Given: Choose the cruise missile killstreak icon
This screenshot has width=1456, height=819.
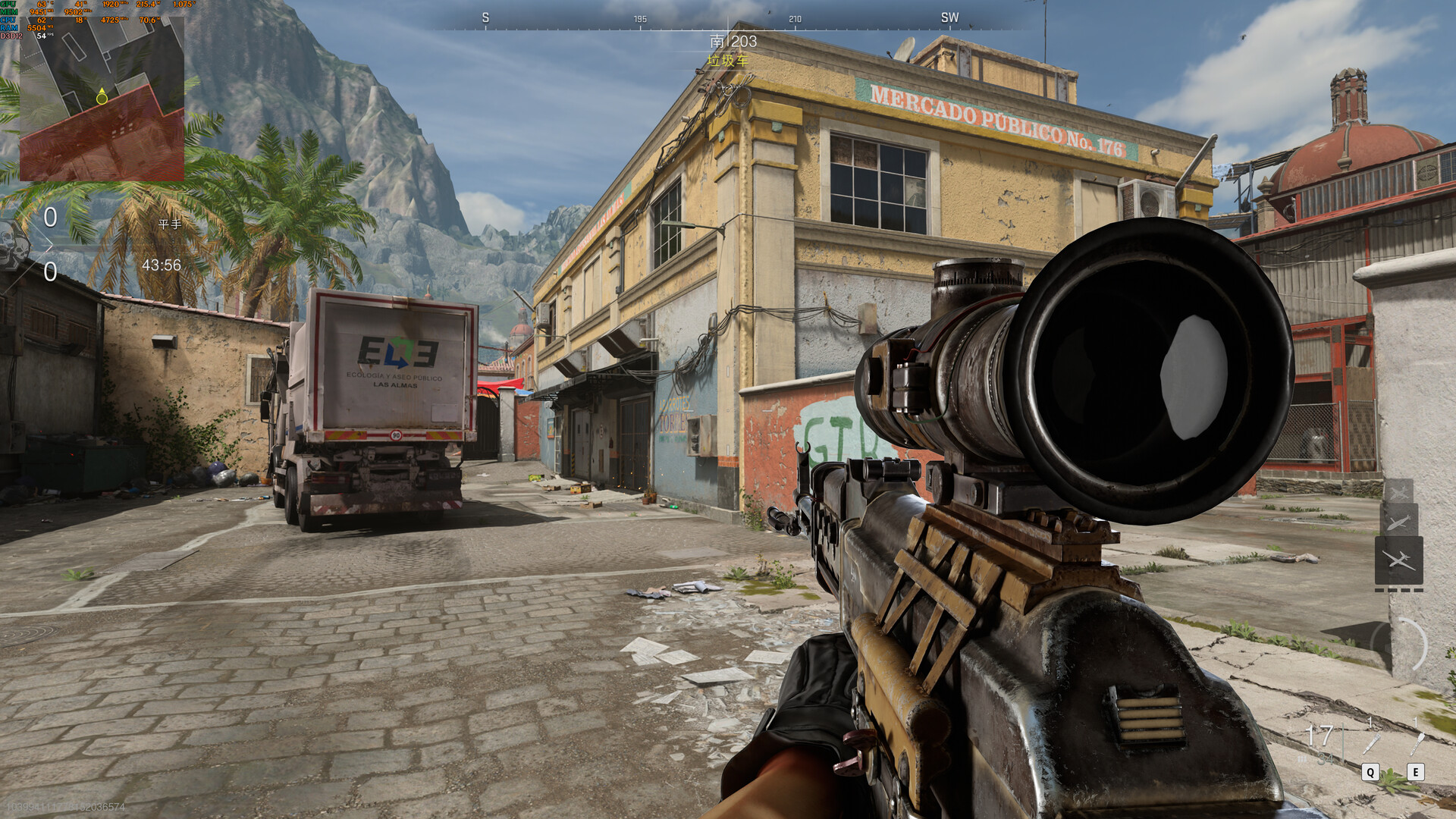Looking at the screenshot, I should click(x=1398, y=521).
